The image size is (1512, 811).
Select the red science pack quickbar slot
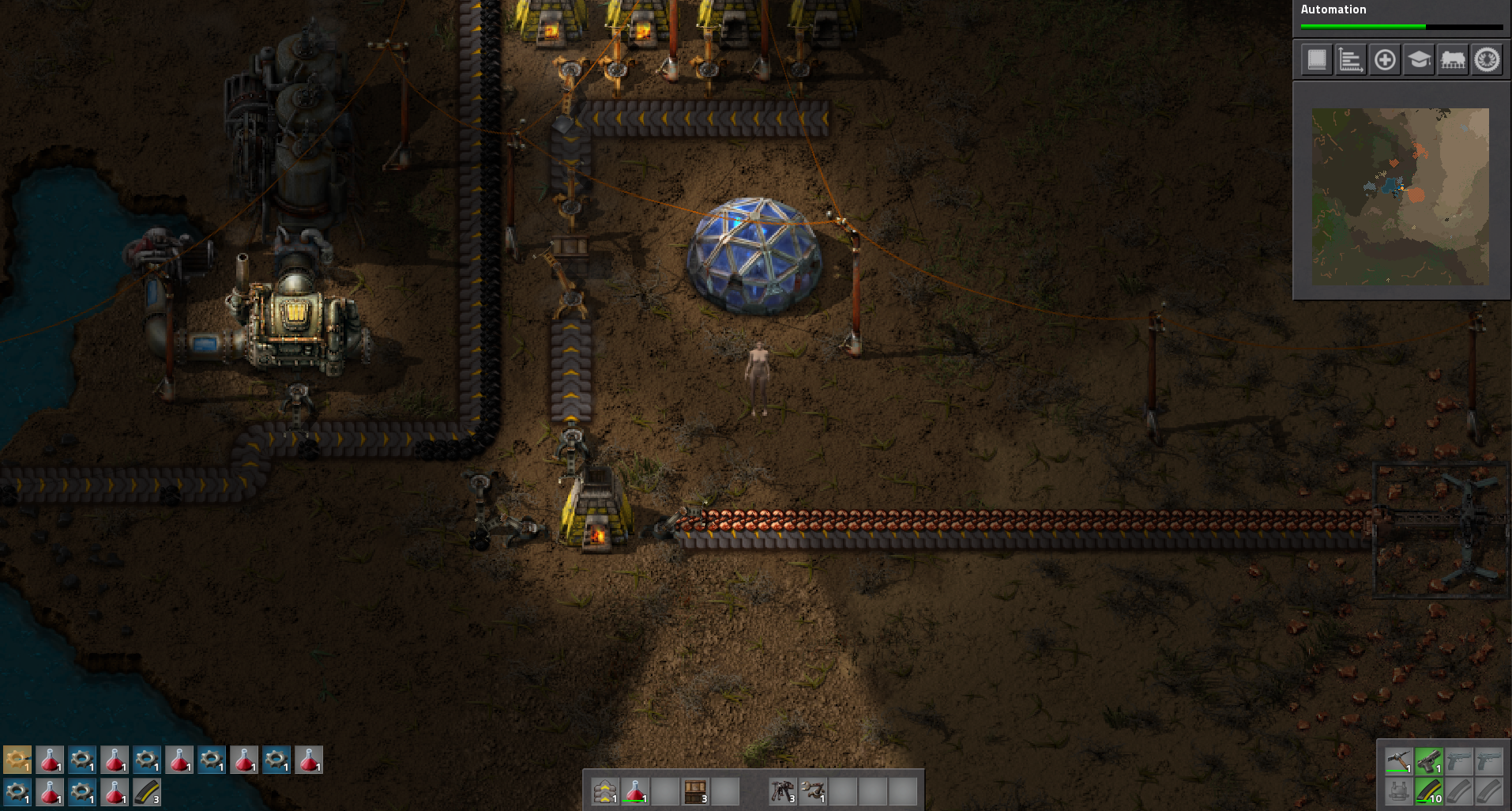[635, 791]
